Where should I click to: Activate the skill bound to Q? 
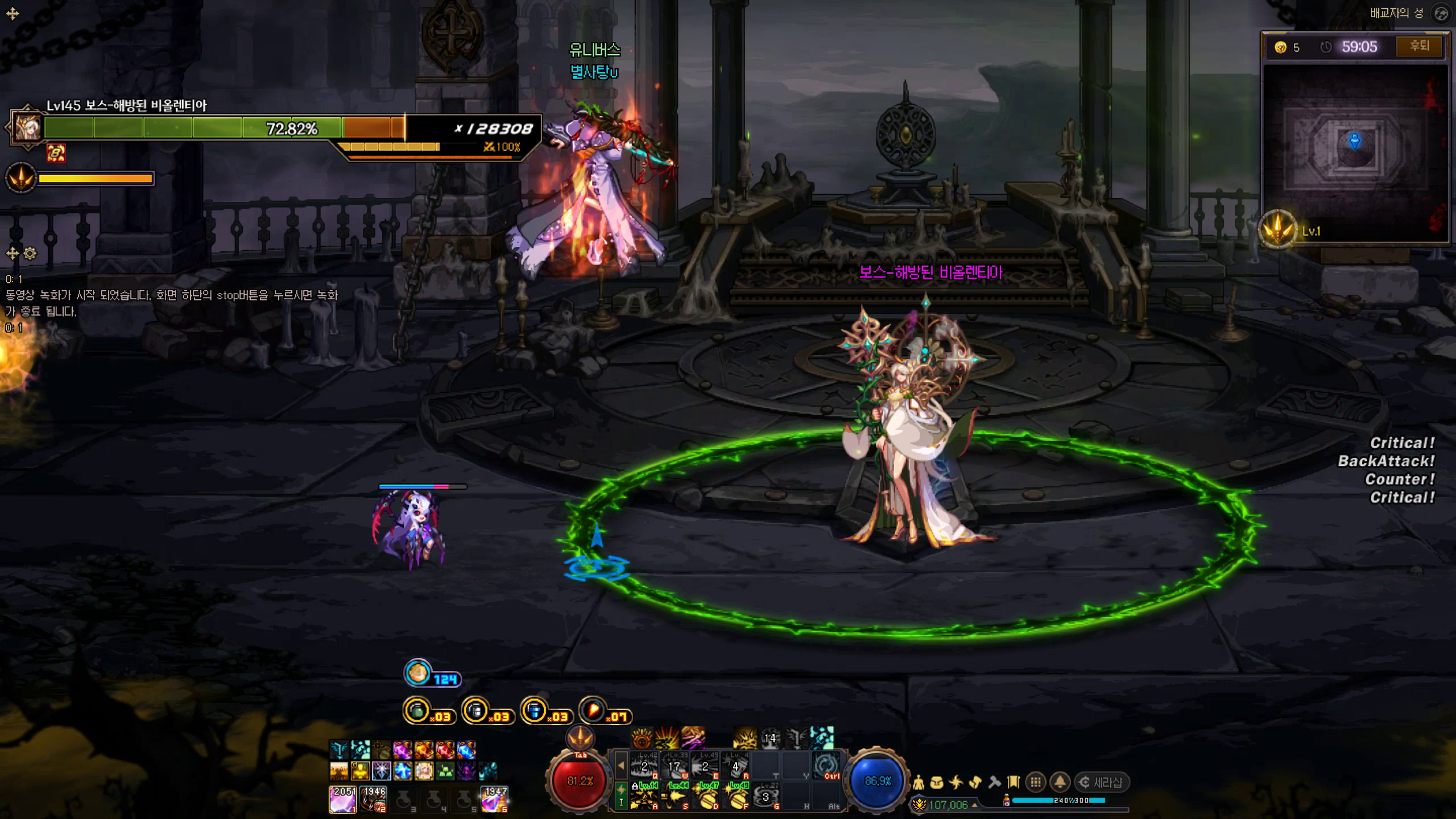(644, 766)
